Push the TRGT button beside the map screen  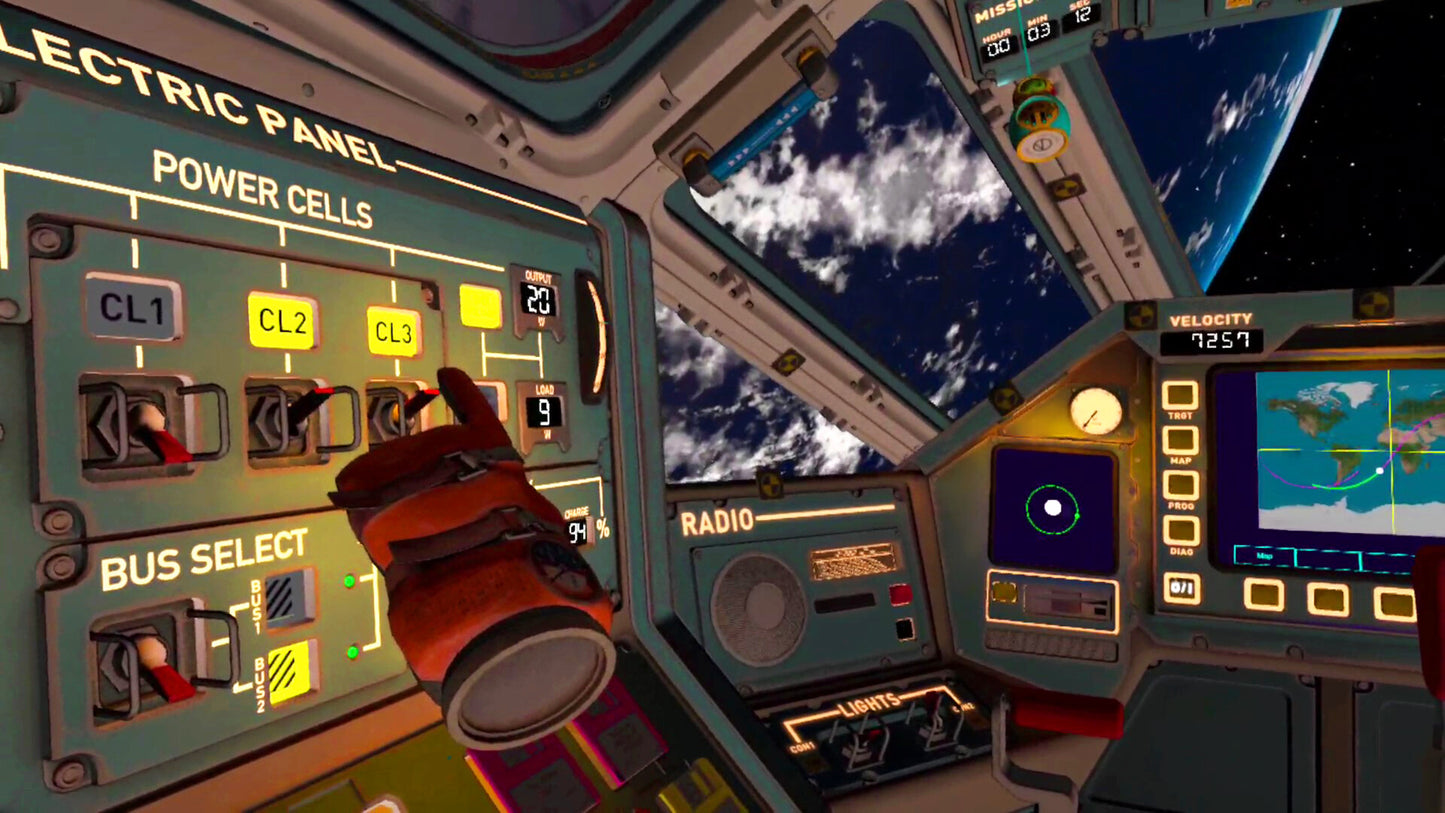click(1180, 397)
